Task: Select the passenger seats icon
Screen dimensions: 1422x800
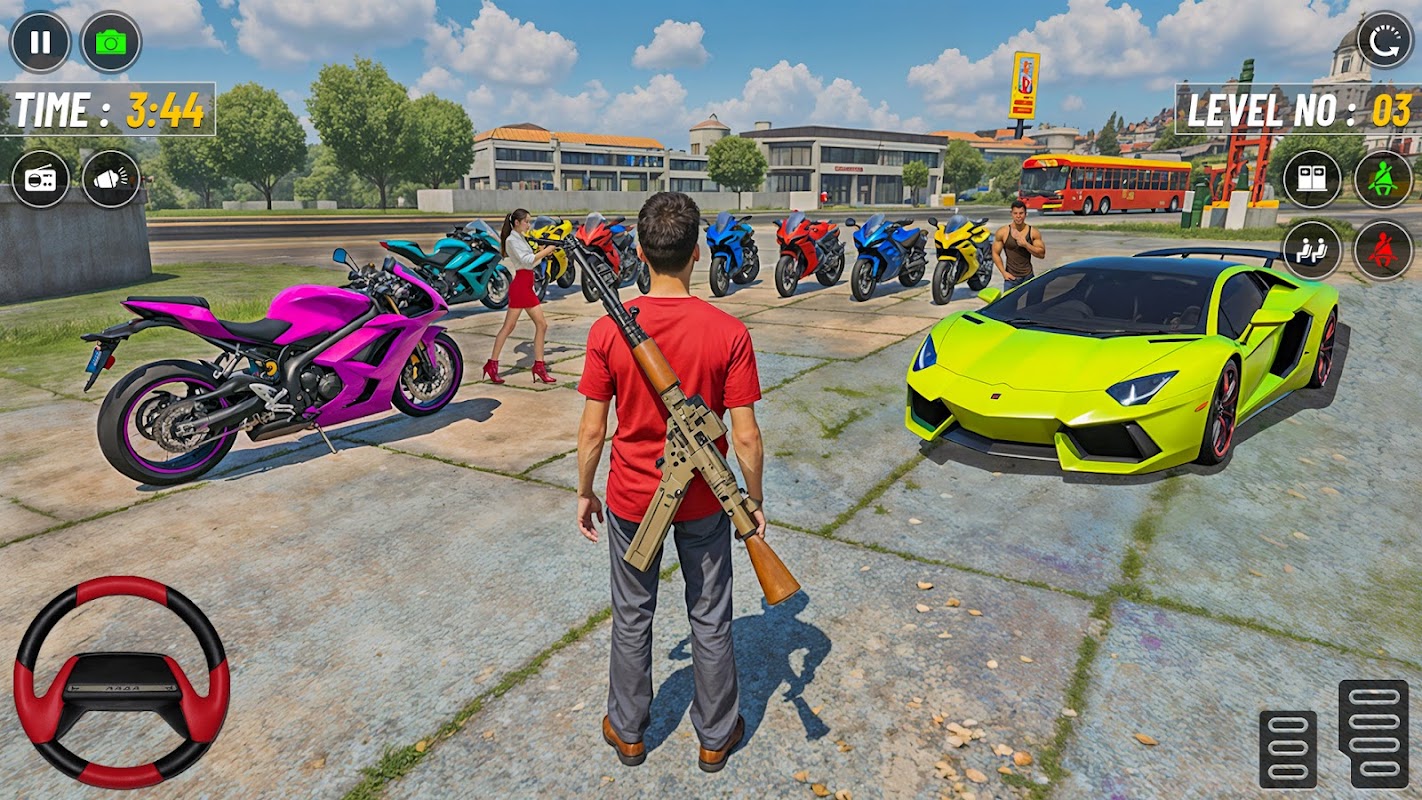Action: [1312, 250]
